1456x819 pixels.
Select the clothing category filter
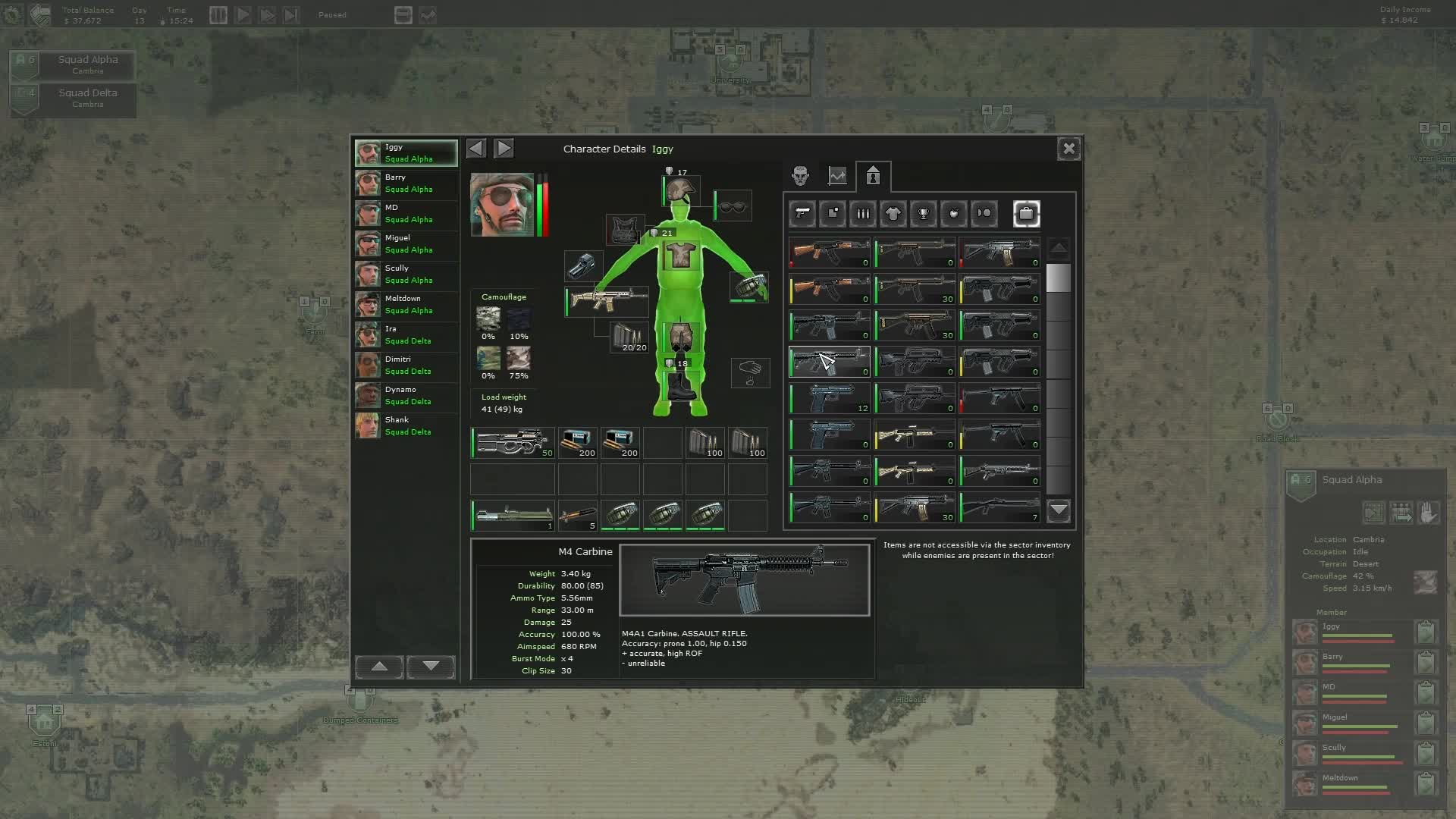[893, 214]
